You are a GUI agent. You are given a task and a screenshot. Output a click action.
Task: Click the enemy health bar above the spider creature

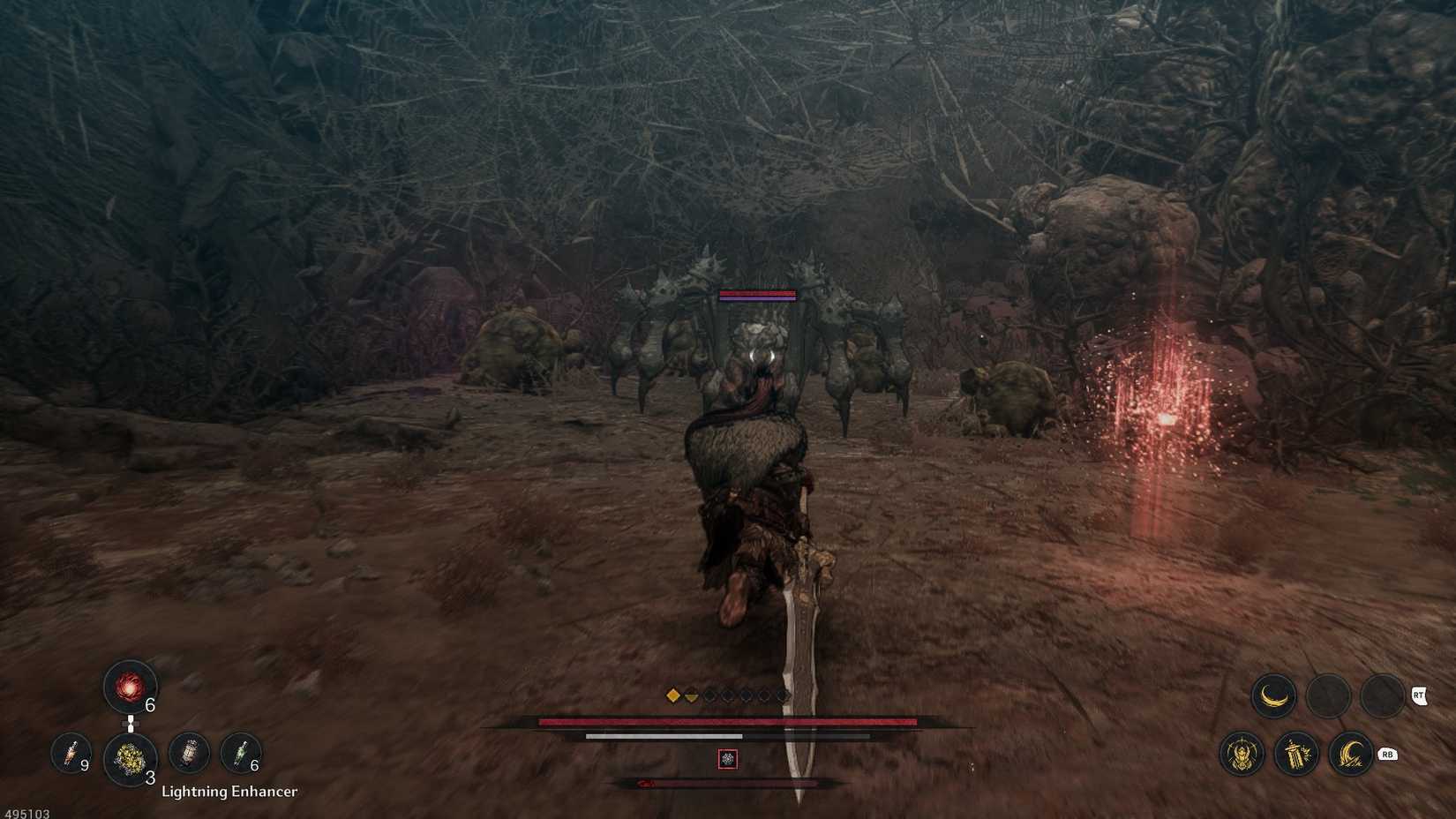point(757,296)
